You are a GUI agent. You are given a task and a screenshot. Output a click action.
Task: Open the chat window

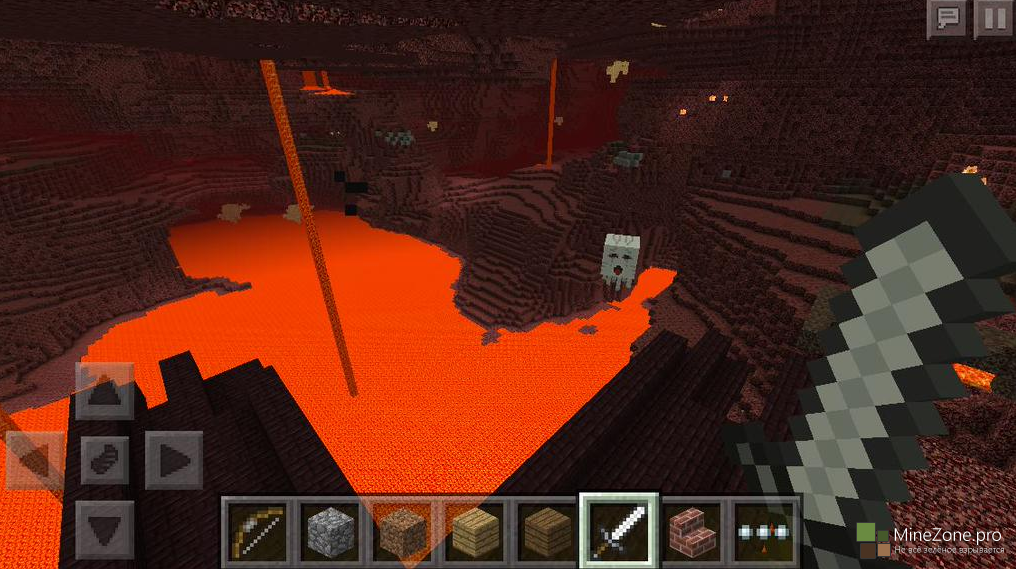coord(945,19)
